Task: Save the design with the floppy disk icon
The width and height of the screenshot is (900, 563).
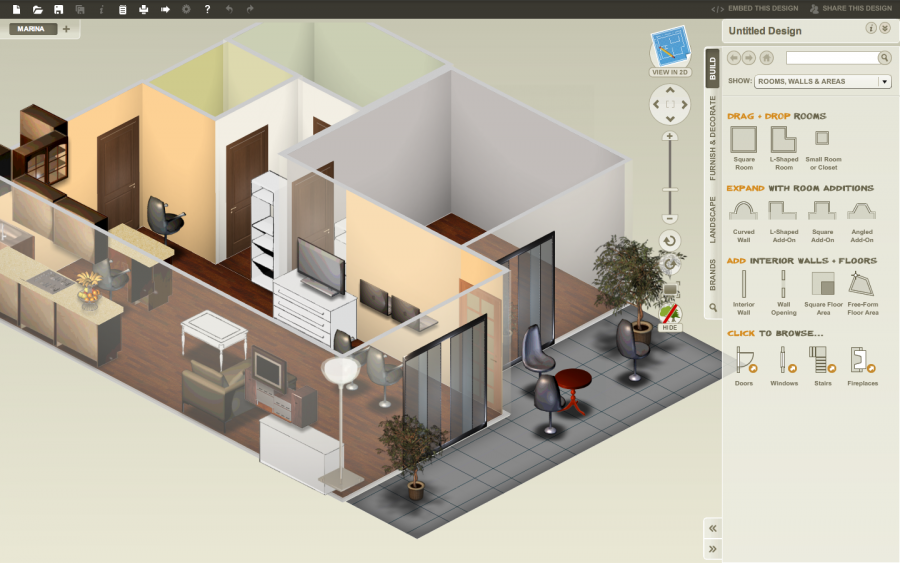Action: pos(59,9)
